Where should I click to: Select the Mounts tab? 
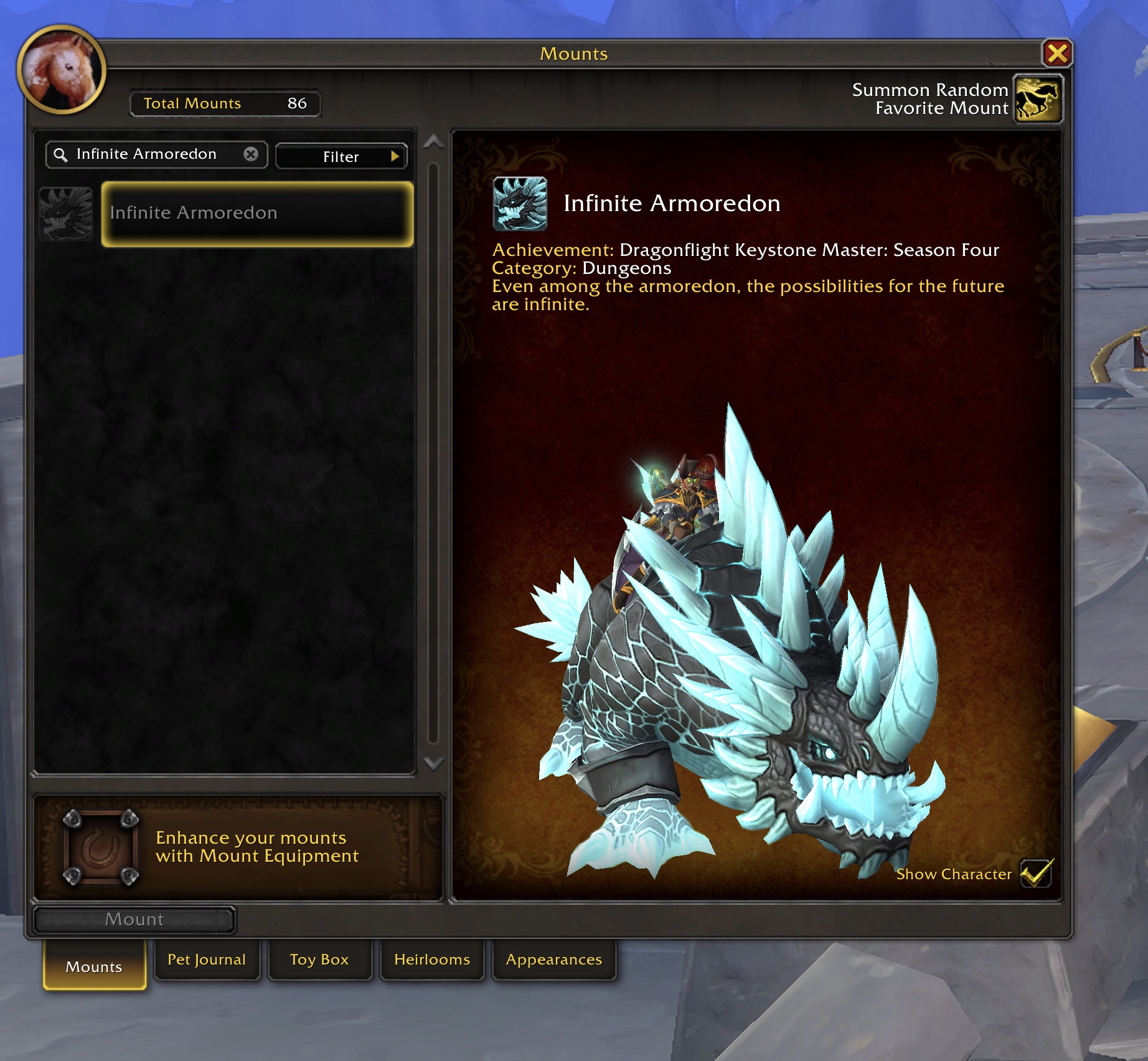point(94,966)
